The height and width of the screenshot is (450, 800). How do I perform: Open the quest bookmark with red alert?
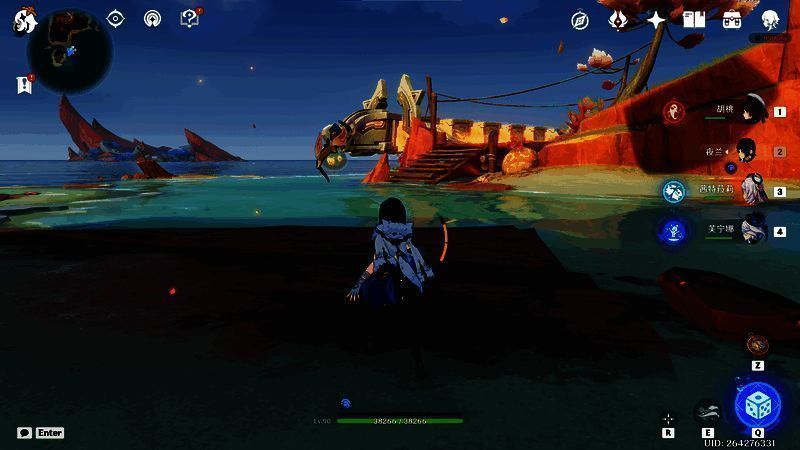[x=24, y=85]
